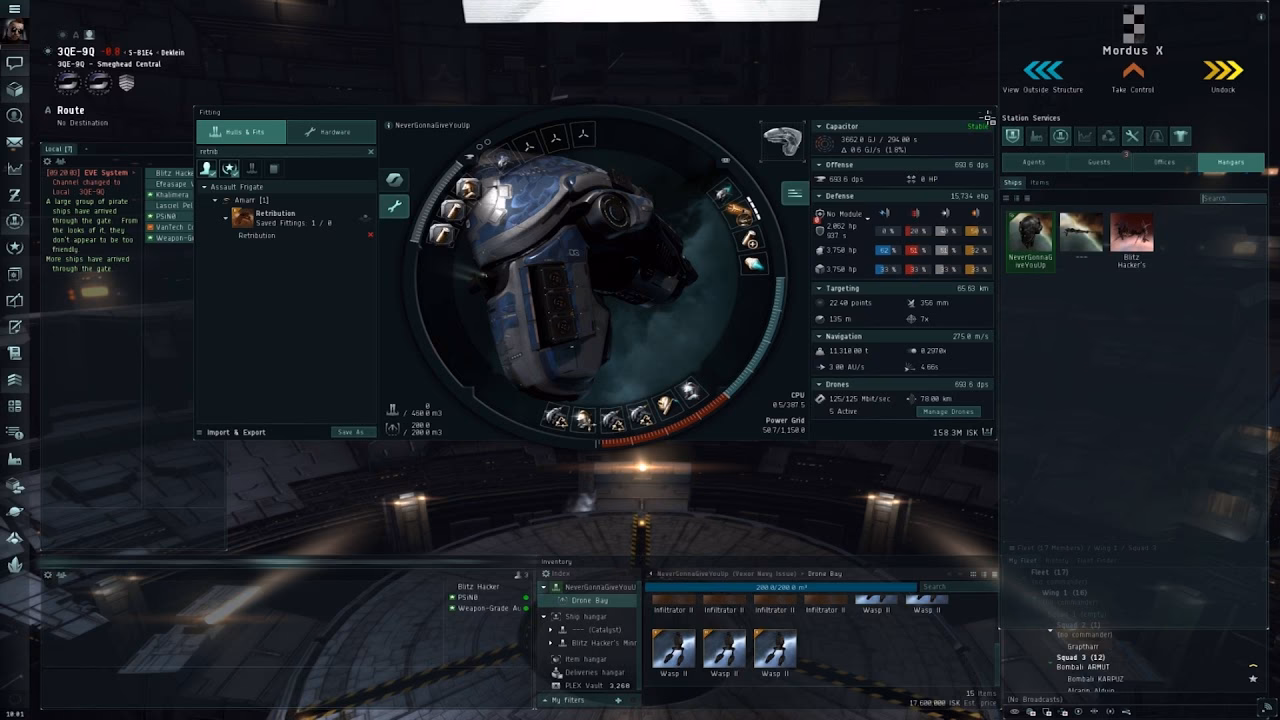The height and width of the screenshot is (720, 1280).
Task: Toggle the character fittings filter in the fitting search
Action: pyautogui.click(x=207, y=169)
